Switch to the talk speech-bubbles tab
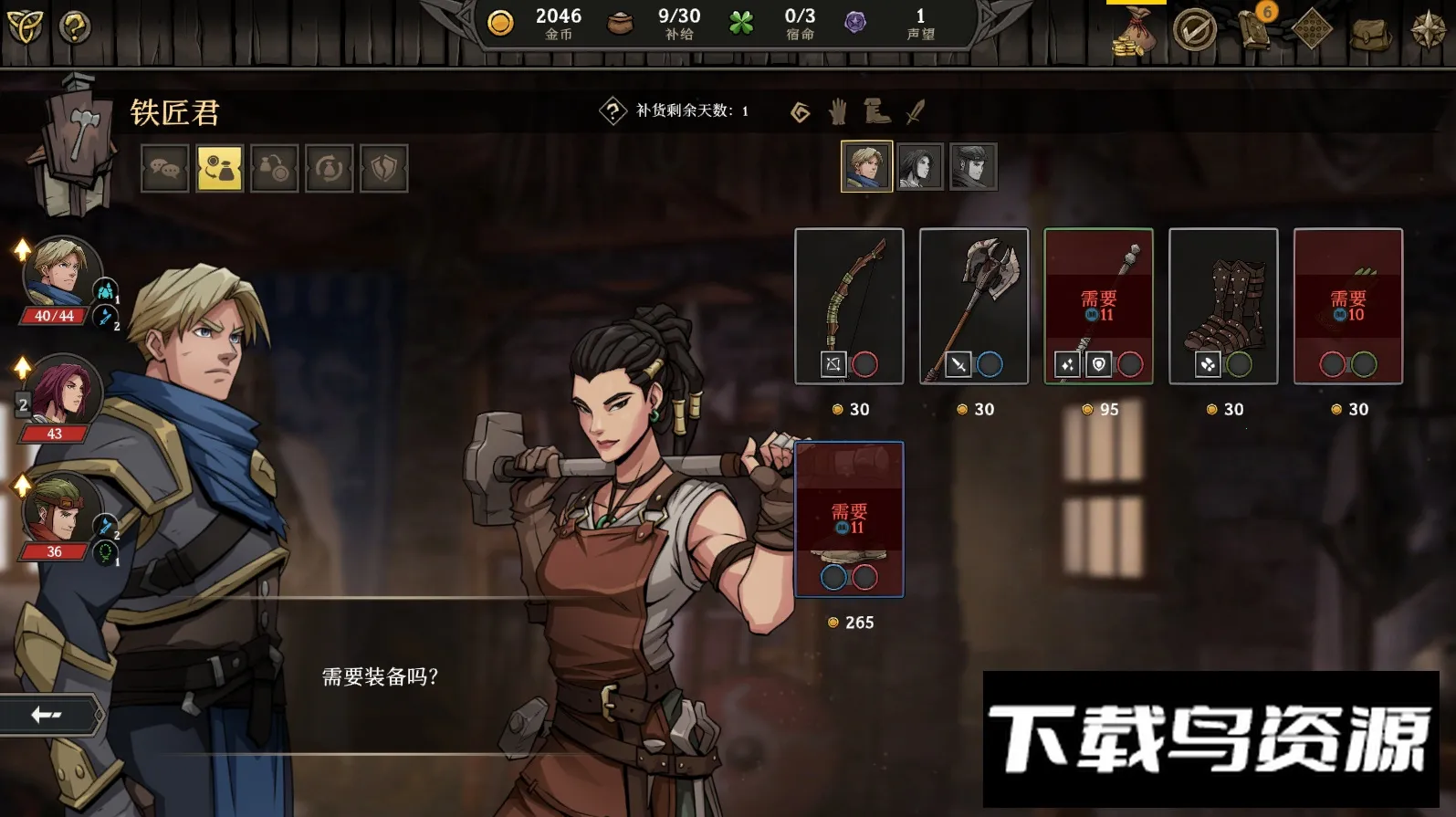The image size is (1456, 817). 165,169
